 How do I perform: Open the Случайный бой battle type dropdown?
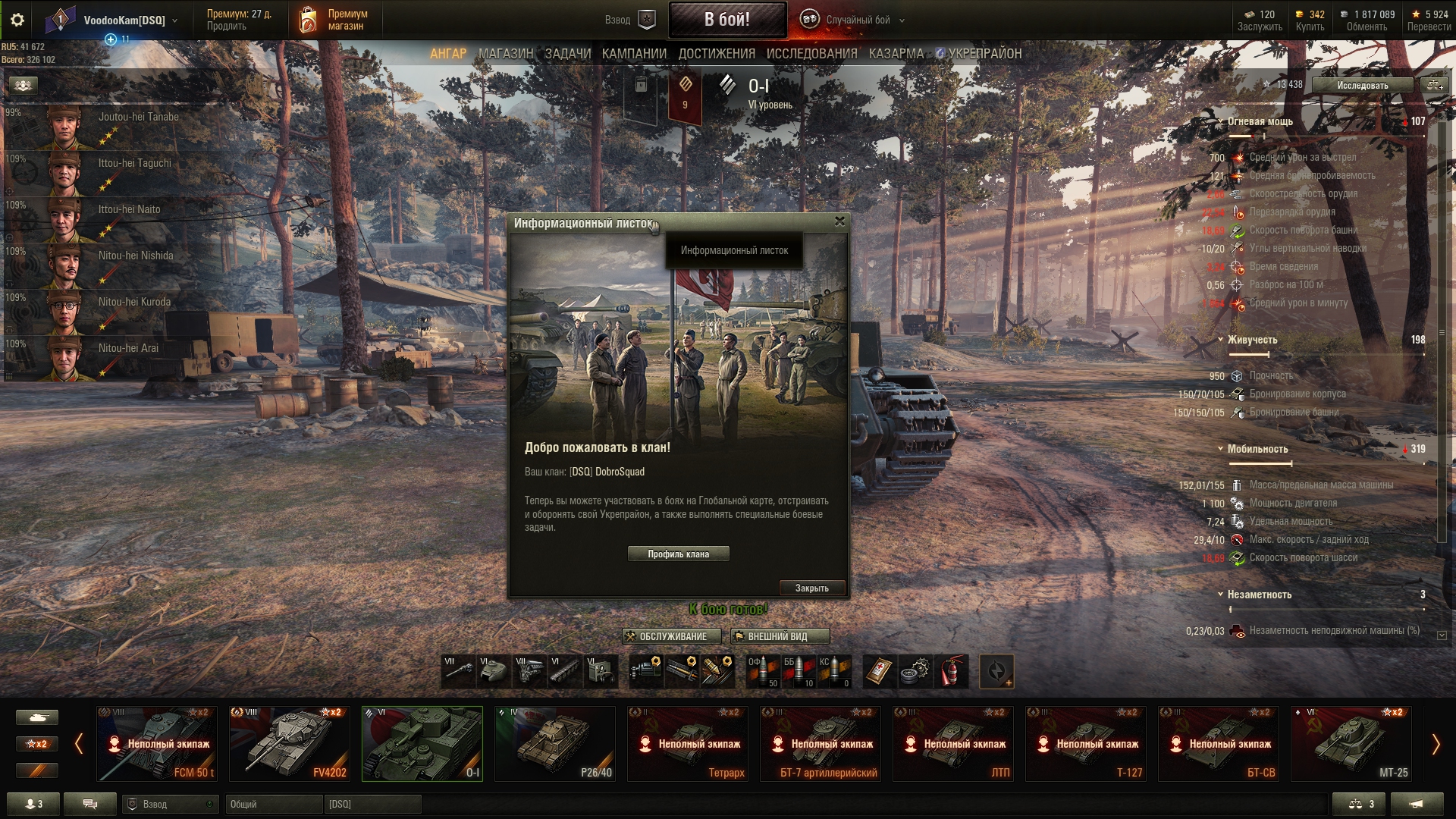(x=858, y=20)
